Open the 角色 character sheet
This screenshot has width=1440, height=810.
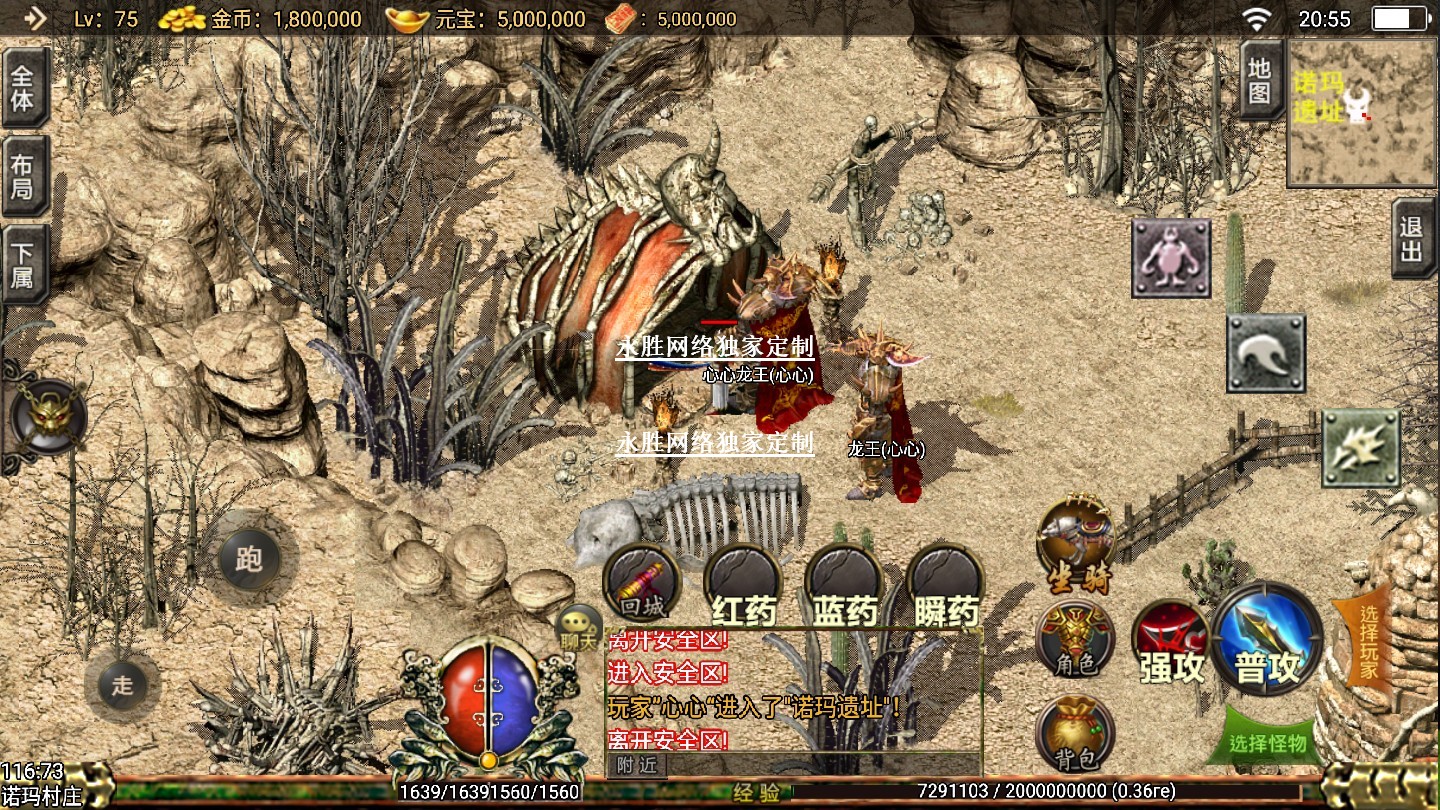[1075, 640]
